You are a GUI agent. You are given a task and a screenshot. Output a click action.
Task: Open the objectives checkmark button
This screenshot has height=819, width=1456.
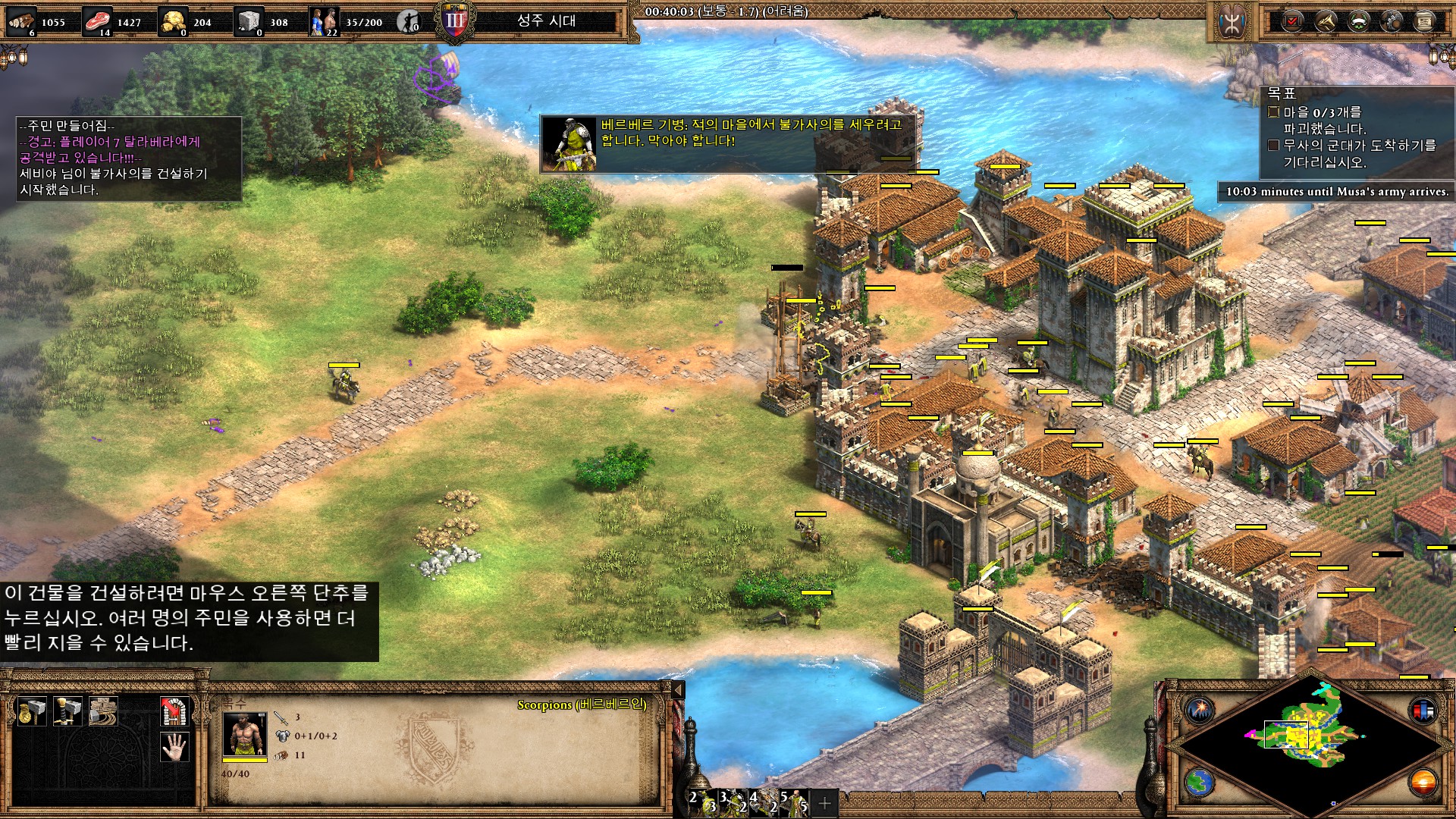(1291, 21)
